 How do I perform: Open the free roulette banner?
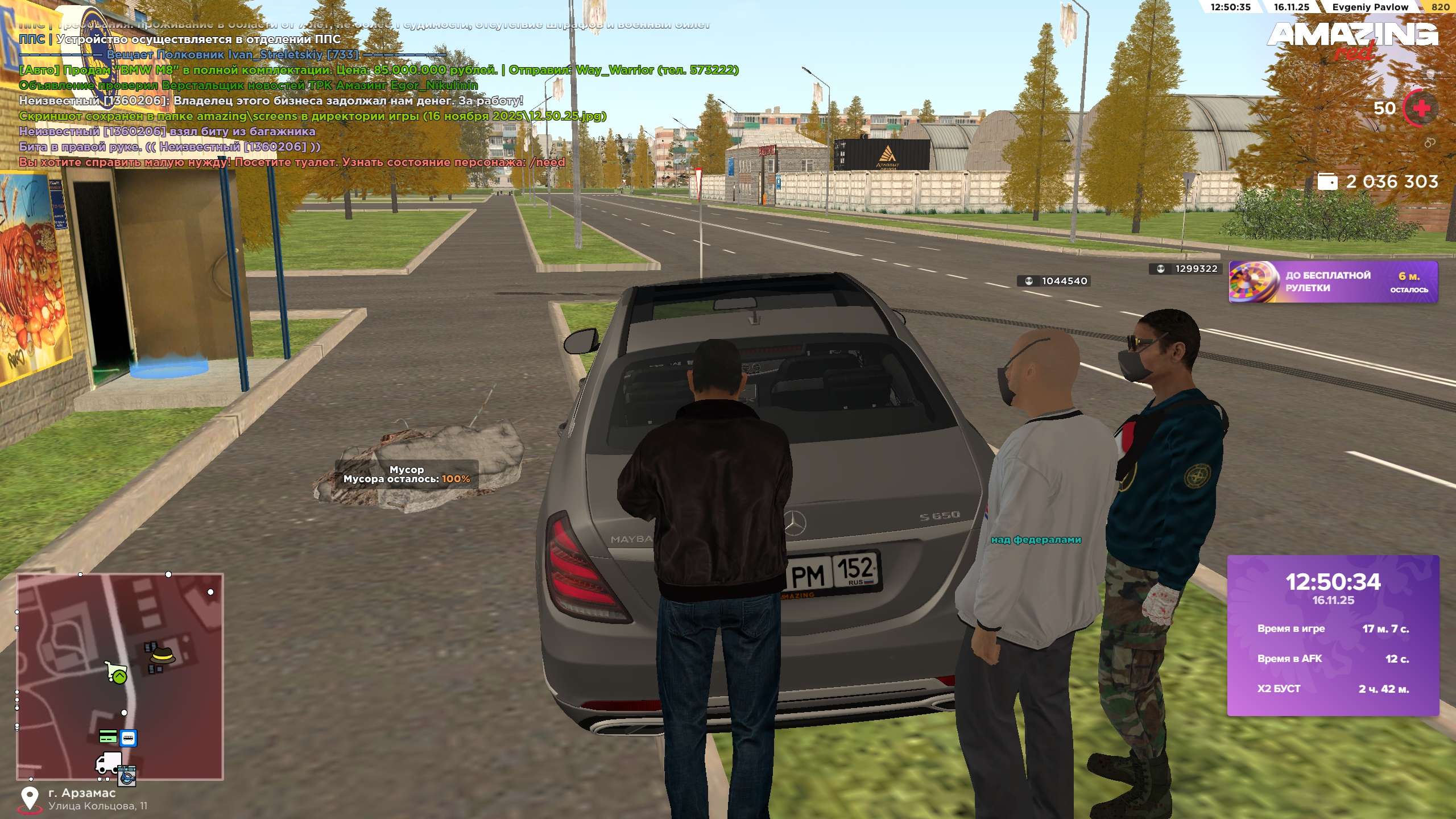[1333, 282]
